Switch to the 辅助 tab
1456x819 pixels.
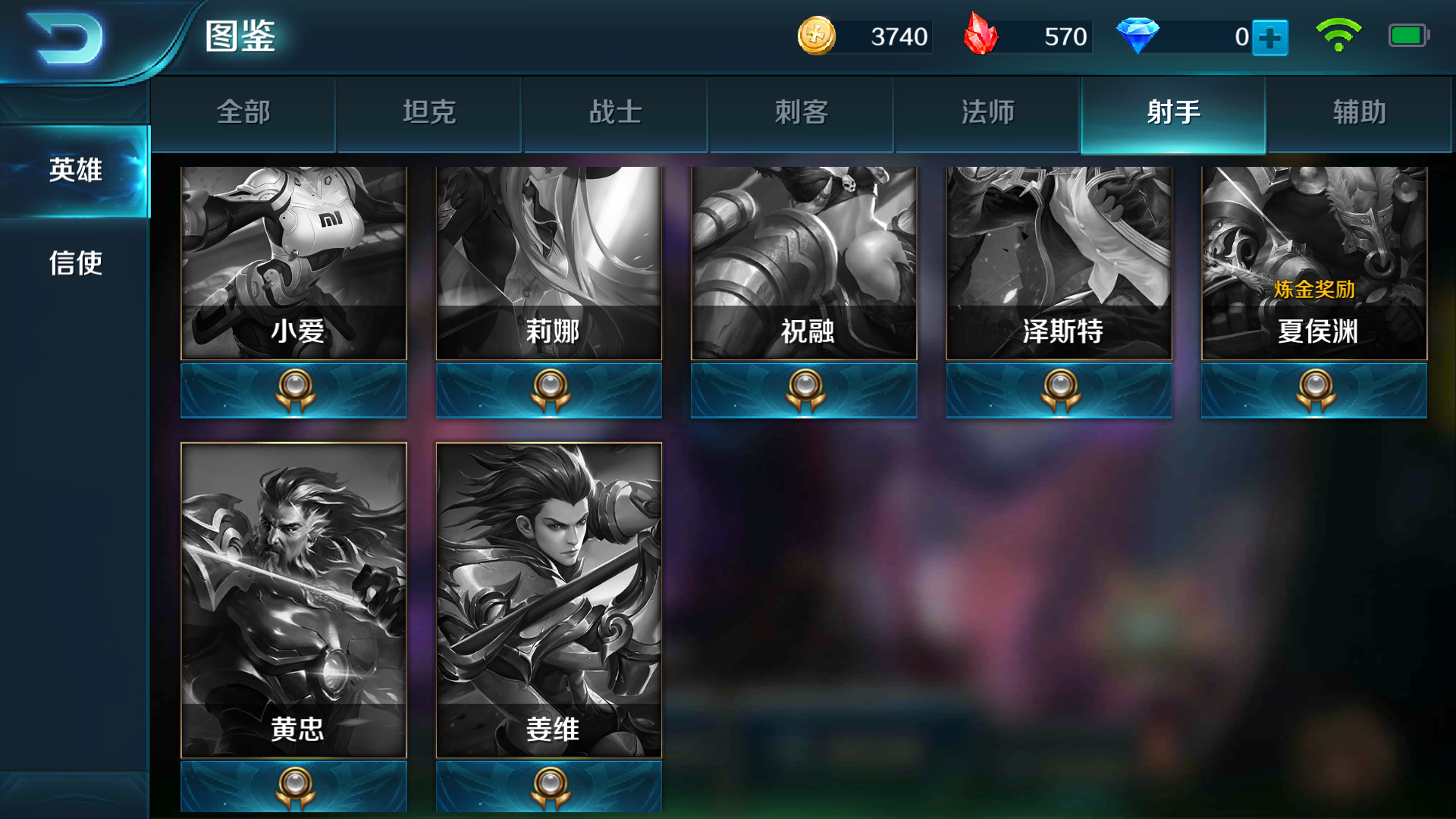click(x=1358, y=111)
